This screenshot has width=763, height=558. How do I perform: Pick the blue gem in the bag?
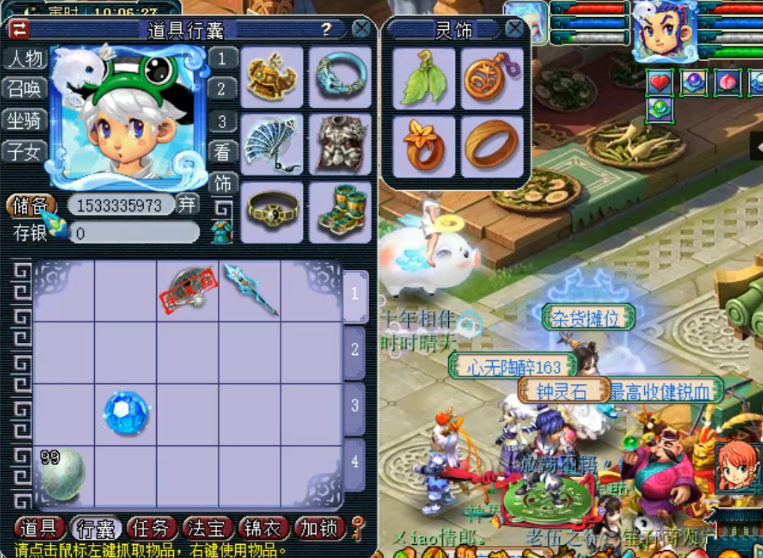tap(126, 413)
